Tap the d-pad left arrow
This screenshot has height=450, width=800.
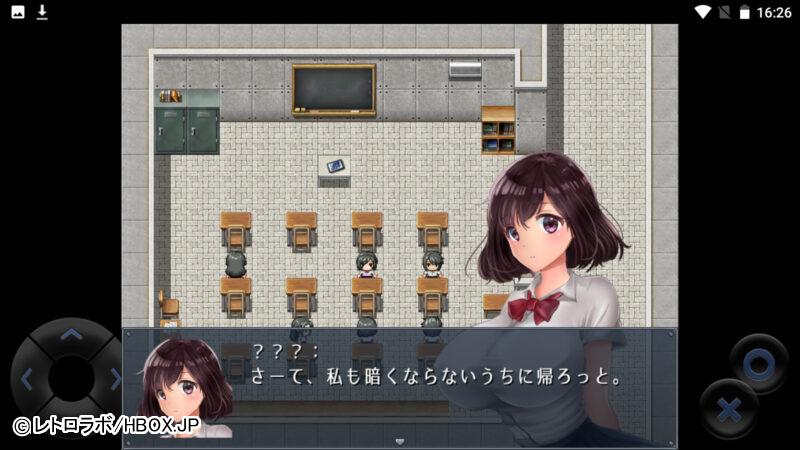point(27,379)
